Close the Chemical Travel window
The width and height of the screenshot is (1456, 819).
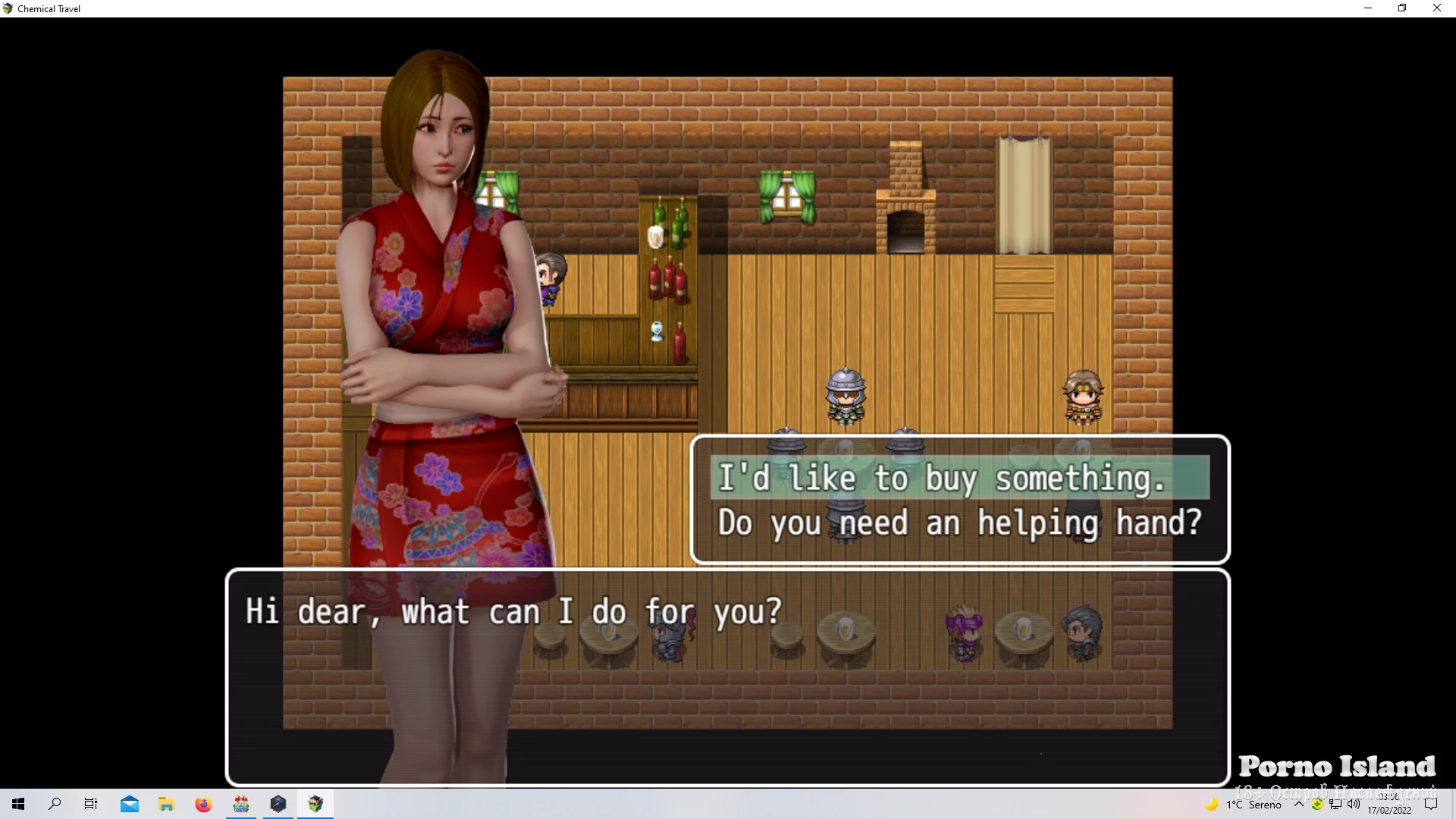[1436, 8]
